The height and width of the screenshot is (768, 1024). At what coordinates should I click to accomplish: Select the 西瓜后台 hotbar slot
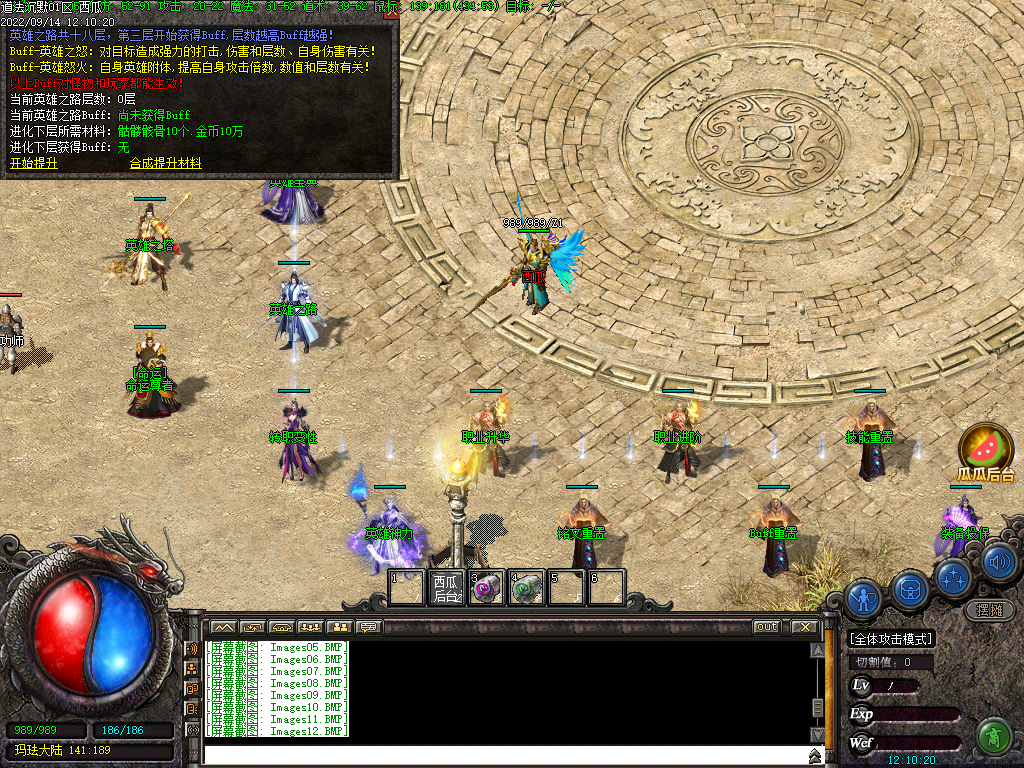point(446,587)
